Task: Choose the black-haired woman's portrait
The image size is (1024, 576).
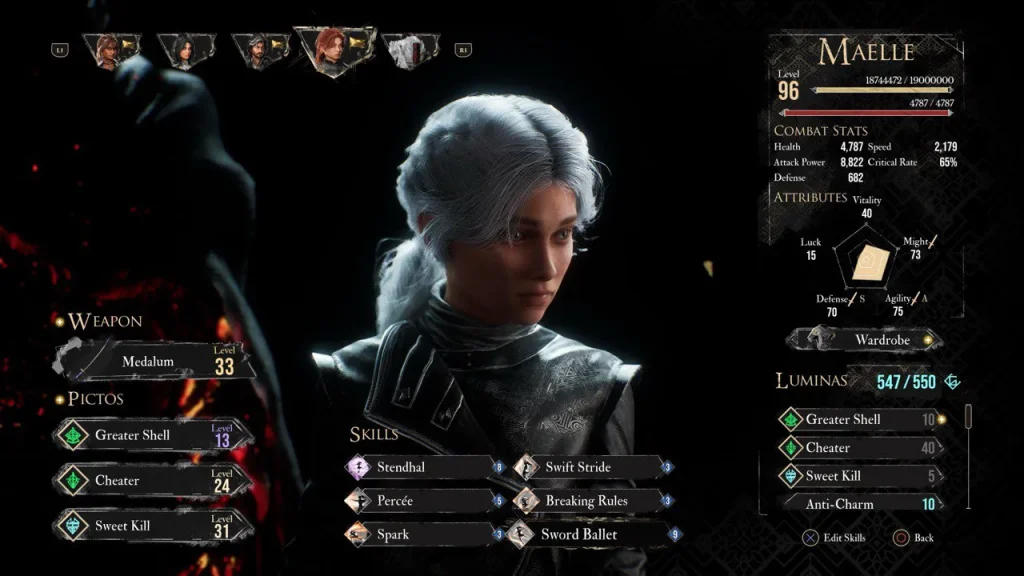Action: 185,51
